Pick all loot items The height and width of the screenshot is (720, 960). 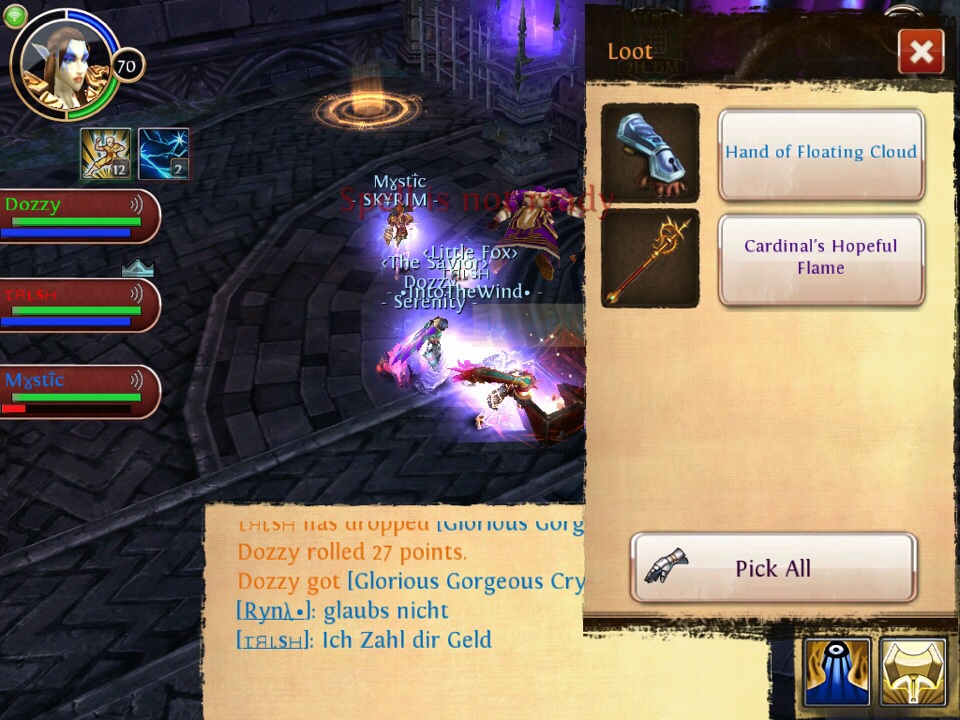[773, 568]
